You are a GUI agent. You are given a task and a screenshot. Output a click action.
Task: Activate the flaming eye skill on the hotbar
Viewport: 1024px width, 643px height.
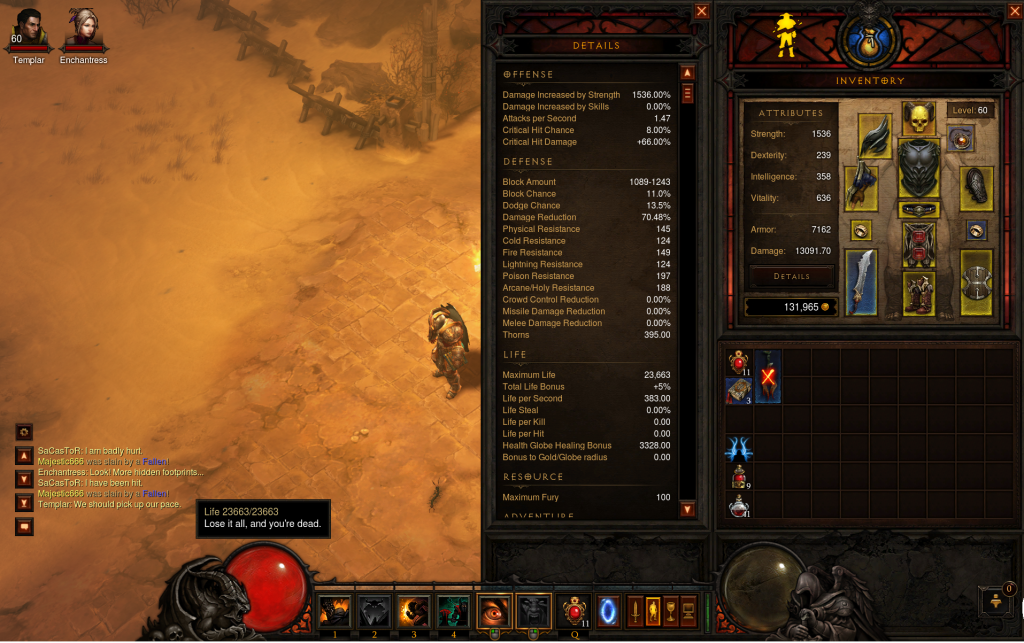pos(494,609)
